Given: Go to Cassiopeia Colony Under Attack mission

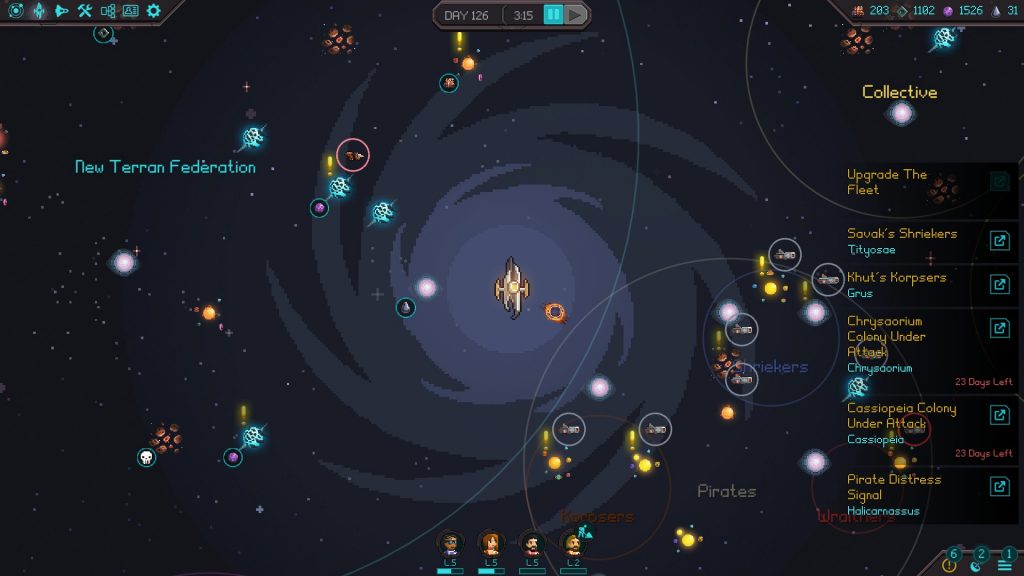Looking at the screenshot, I should tap(999, 416).
